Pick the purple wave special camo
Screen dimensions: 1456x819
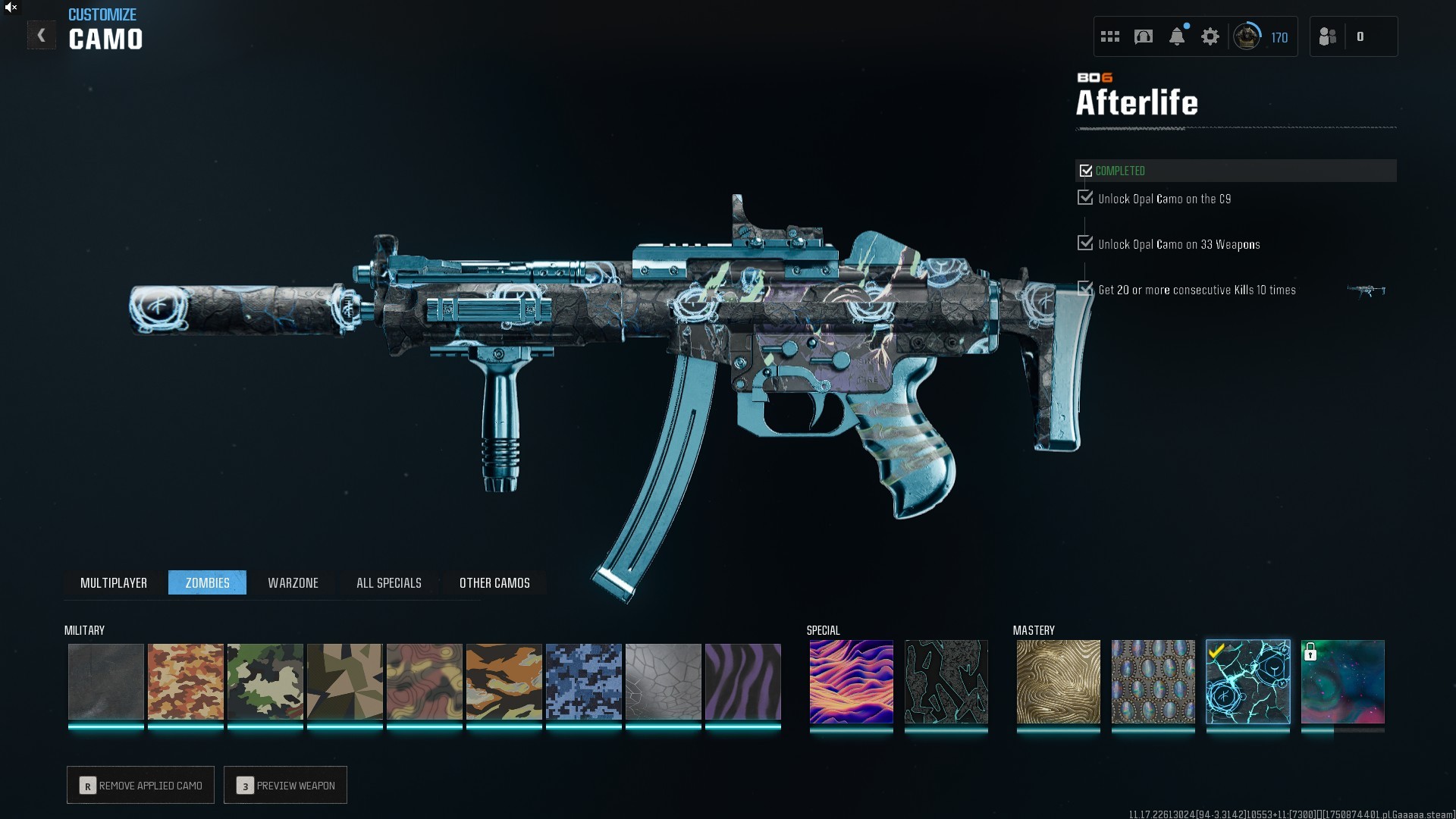851,681
